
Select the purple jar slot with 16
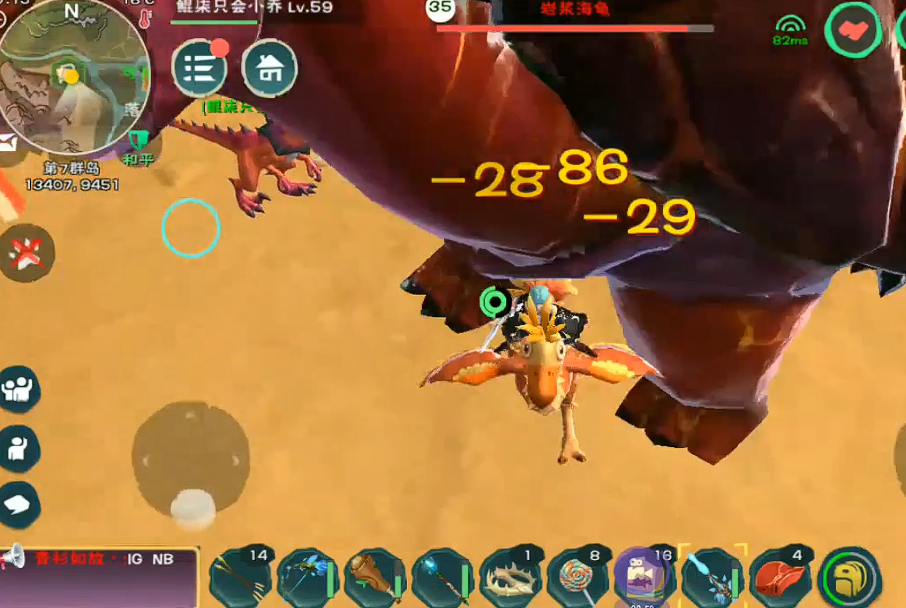click(643, 577)
